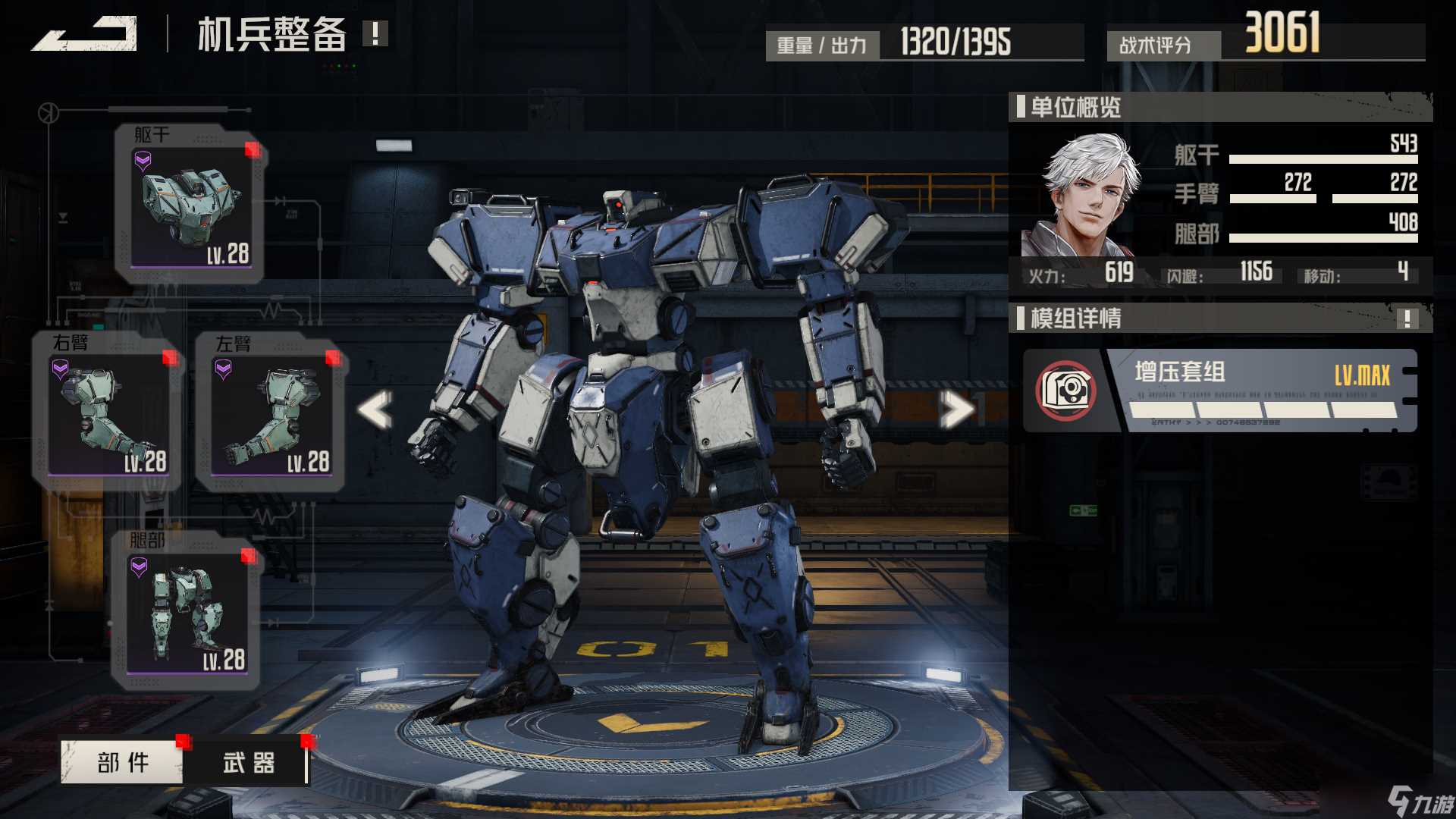The width and height of the screenshot is (1456, 819).
Task: Choose the 左臂 left arm slot
Action: (271, 413)
